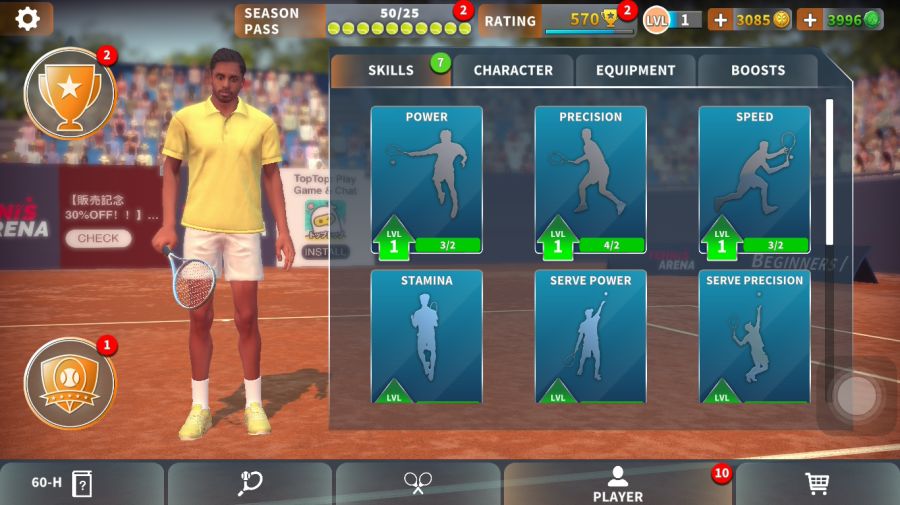Open the shopping cart store

click(x=817, y=484)
